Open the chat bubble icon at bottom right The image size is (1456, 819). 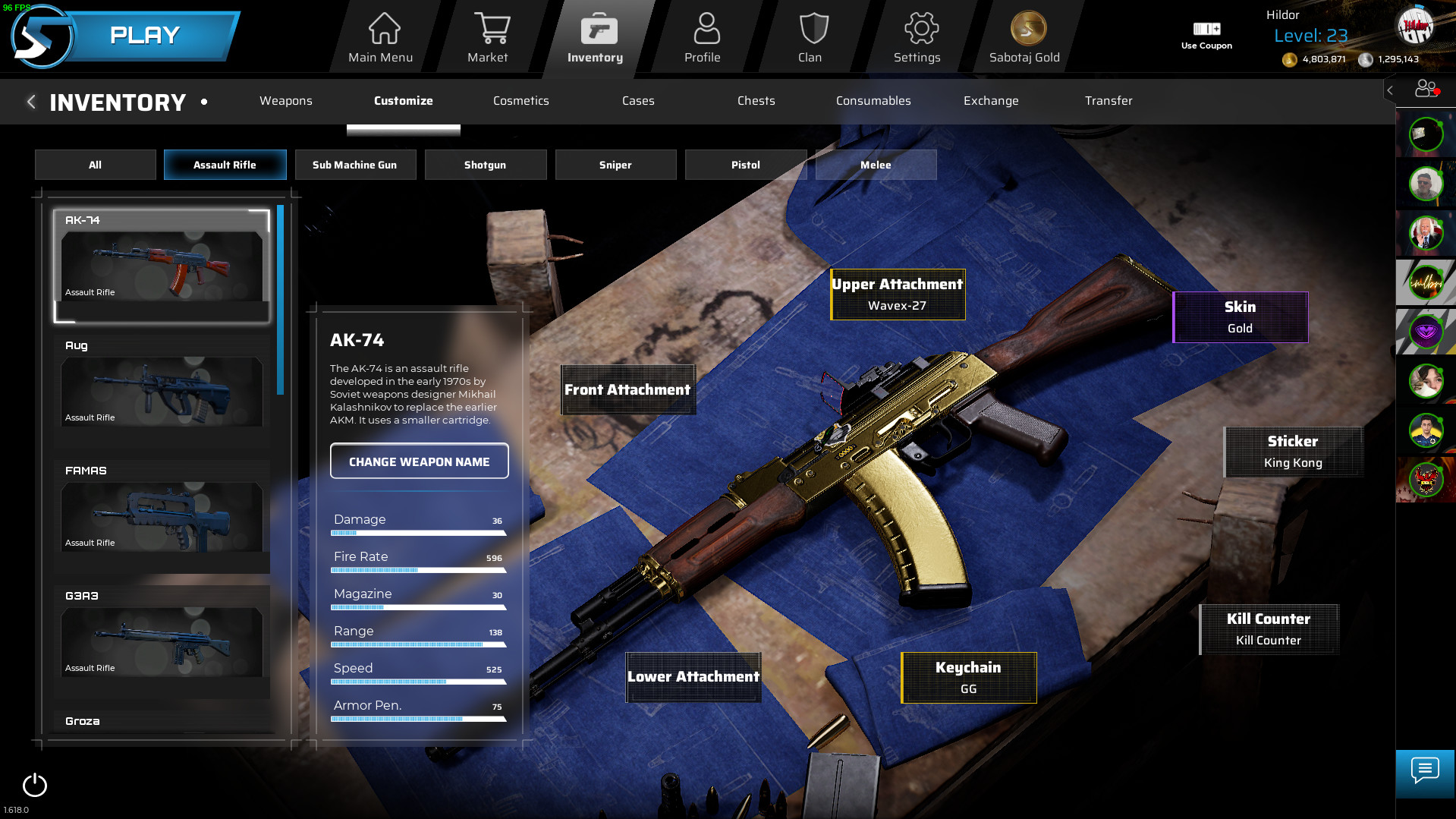(1424, 773)
